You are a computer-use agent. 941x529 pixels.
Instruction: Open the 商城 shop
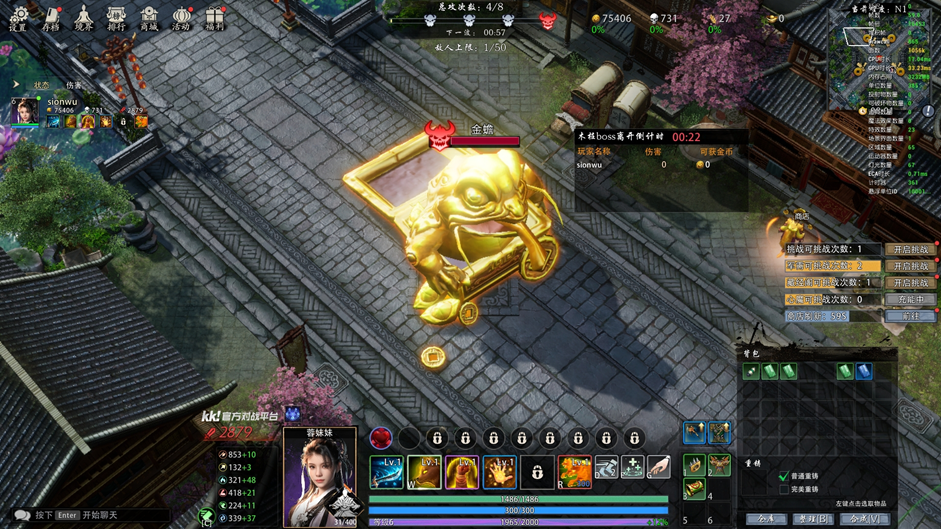pos(149,18)
